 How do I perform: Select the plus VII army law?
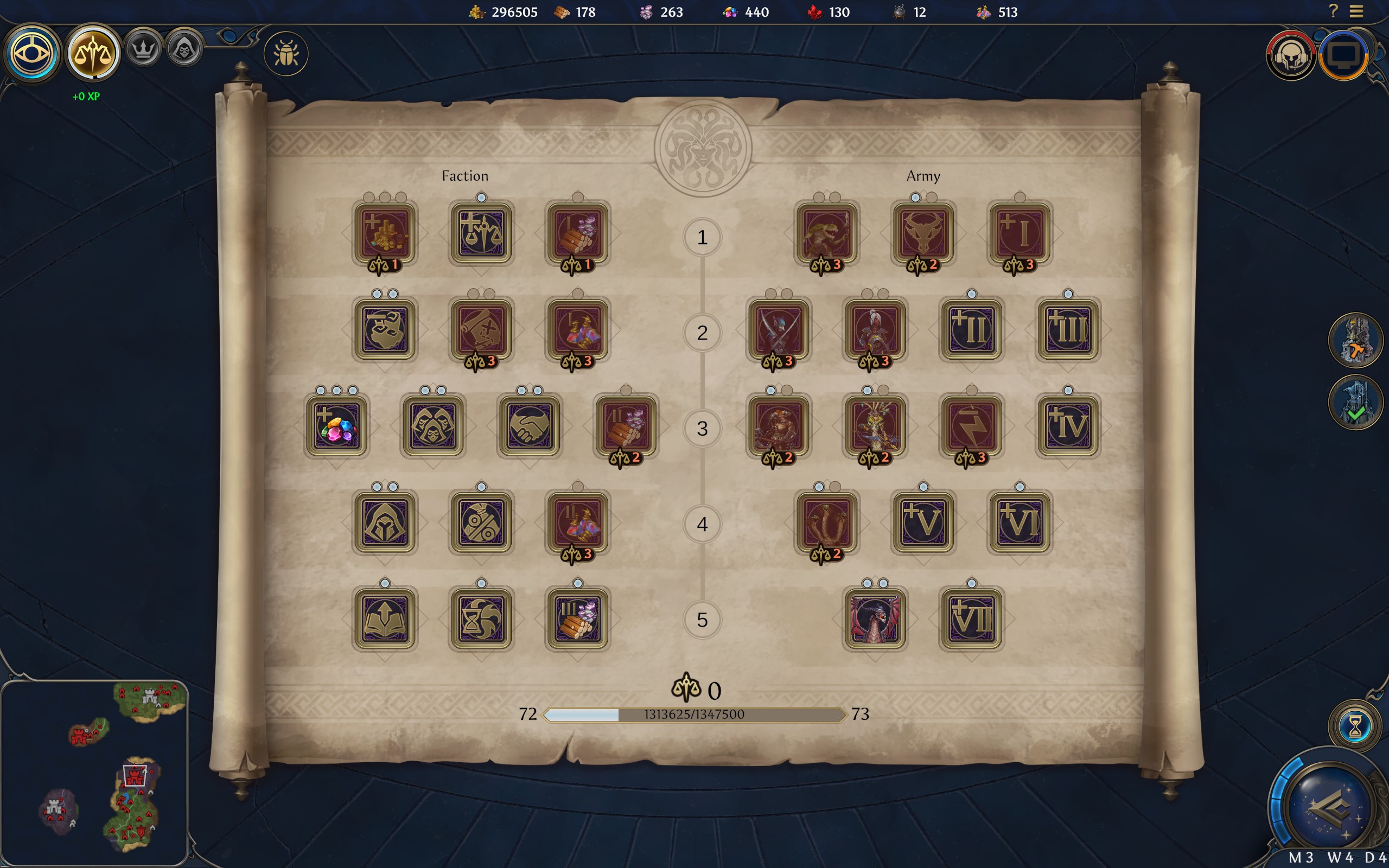click(x=971, y=619)
